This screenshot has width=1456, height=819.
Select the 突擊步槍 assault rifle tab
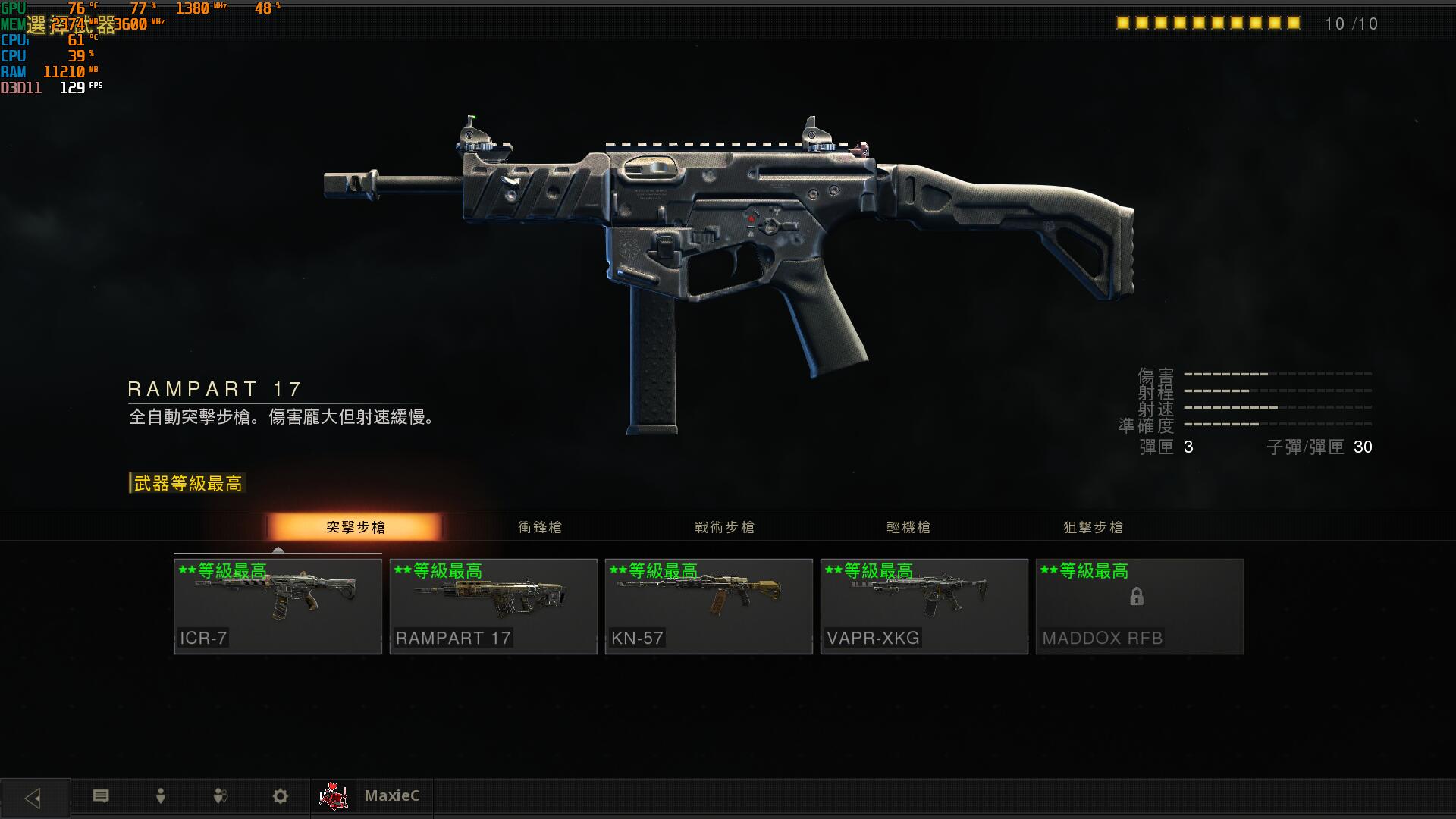[355, 527]
